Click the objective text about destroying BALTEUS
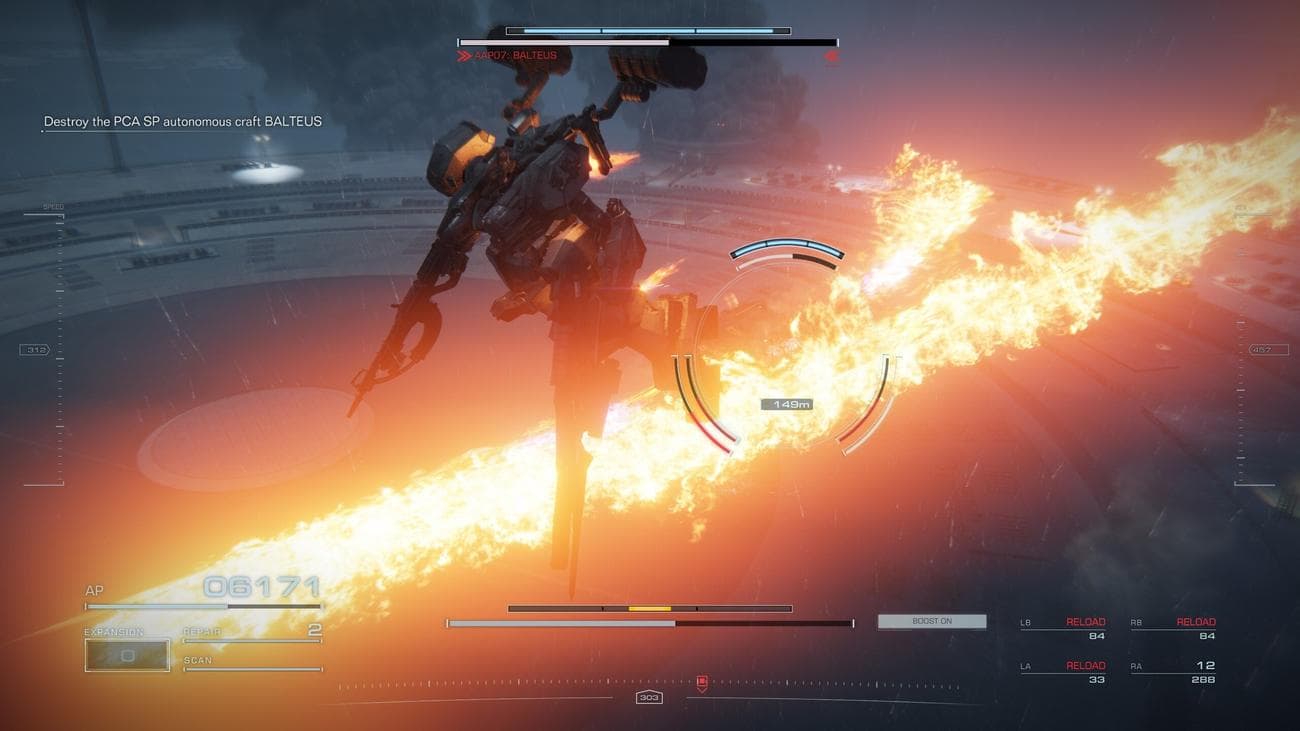The height and width of the screenshot is (731, 1300). (x=181, y=120)
